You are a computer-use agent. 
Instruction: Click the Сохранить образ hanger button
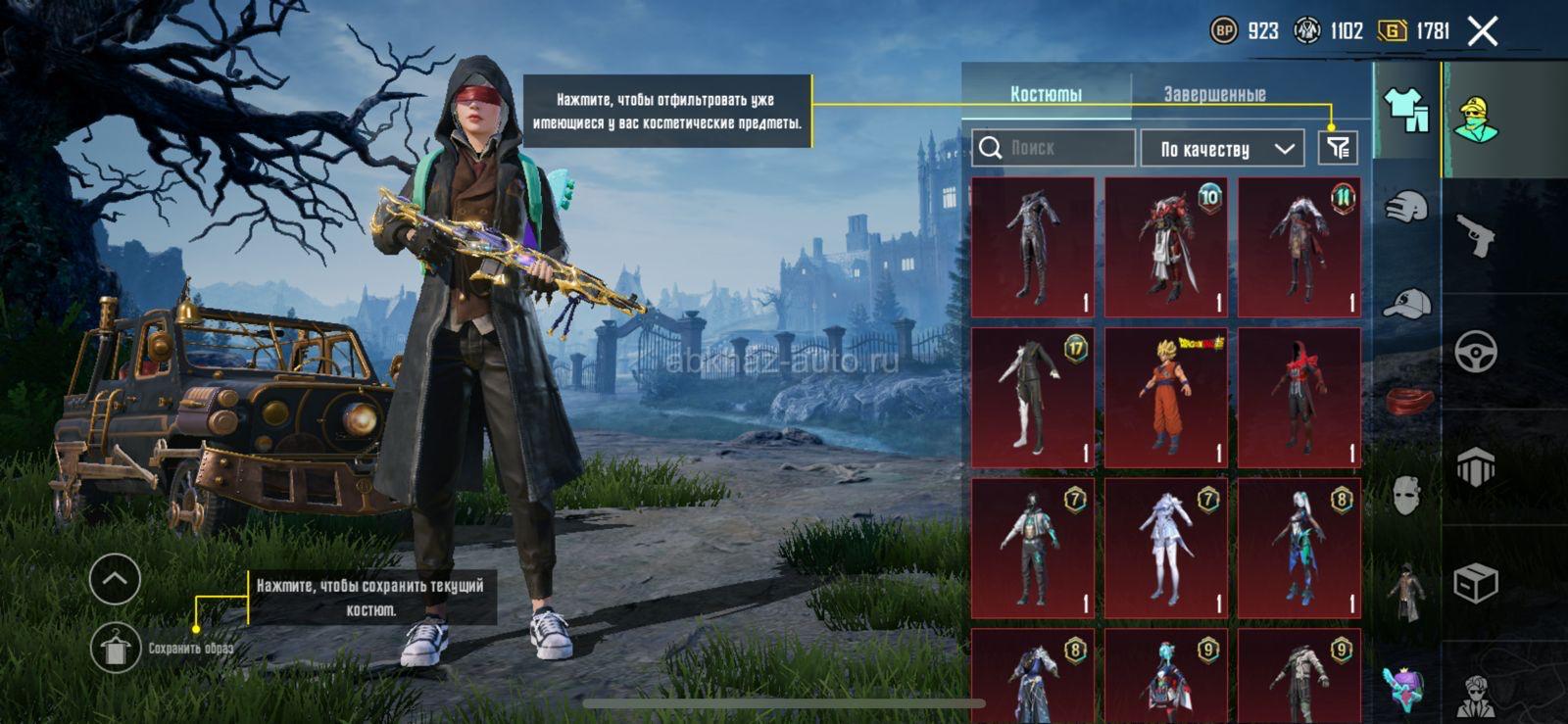115,648
